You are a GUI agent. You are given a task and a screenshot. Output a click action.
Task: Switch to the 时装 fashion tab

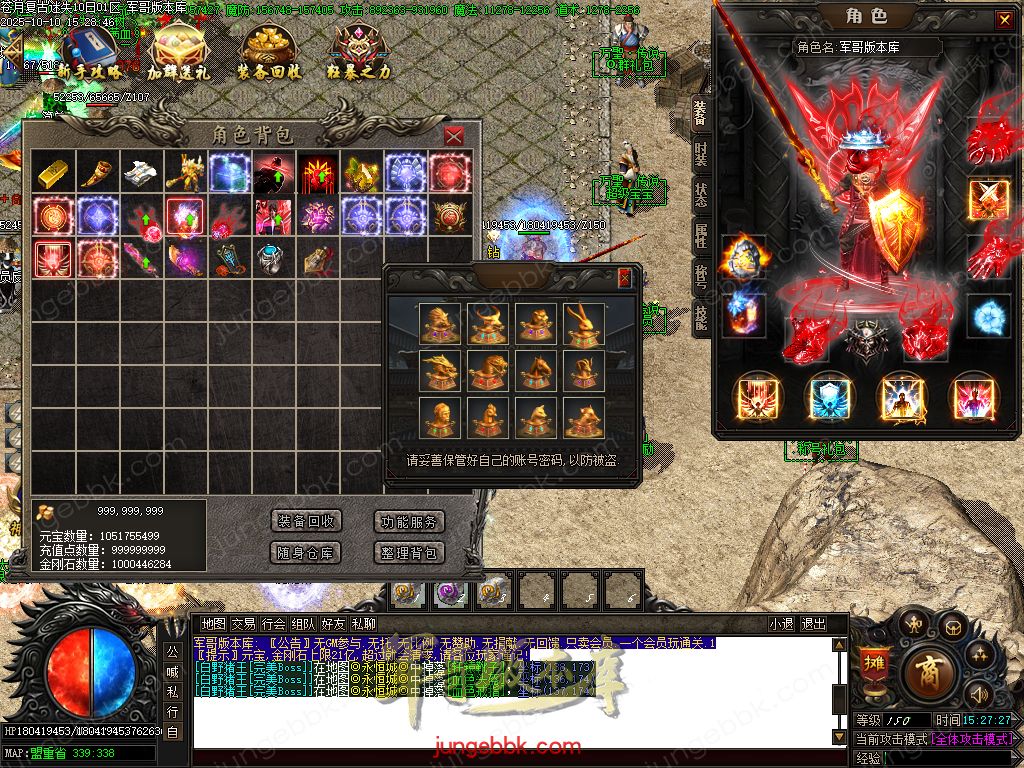click(x=701, y=153)
